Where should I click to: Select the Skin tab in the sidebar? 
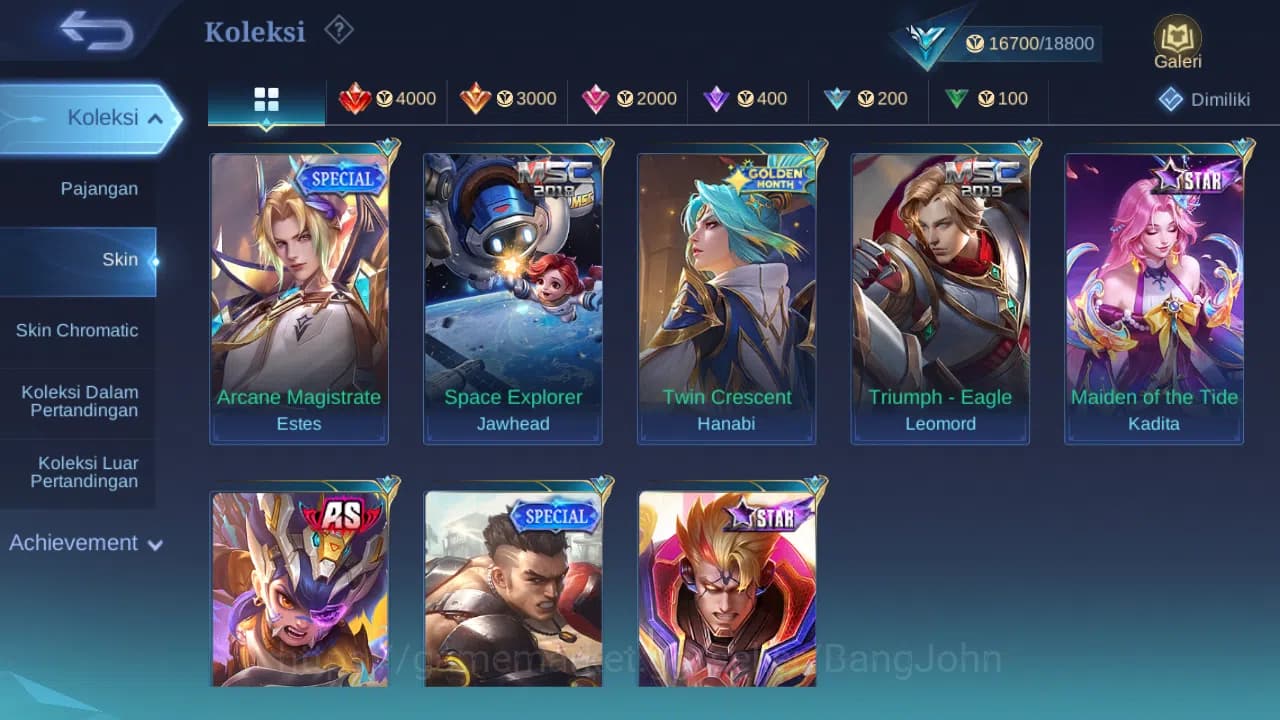(x=120, y=259)
